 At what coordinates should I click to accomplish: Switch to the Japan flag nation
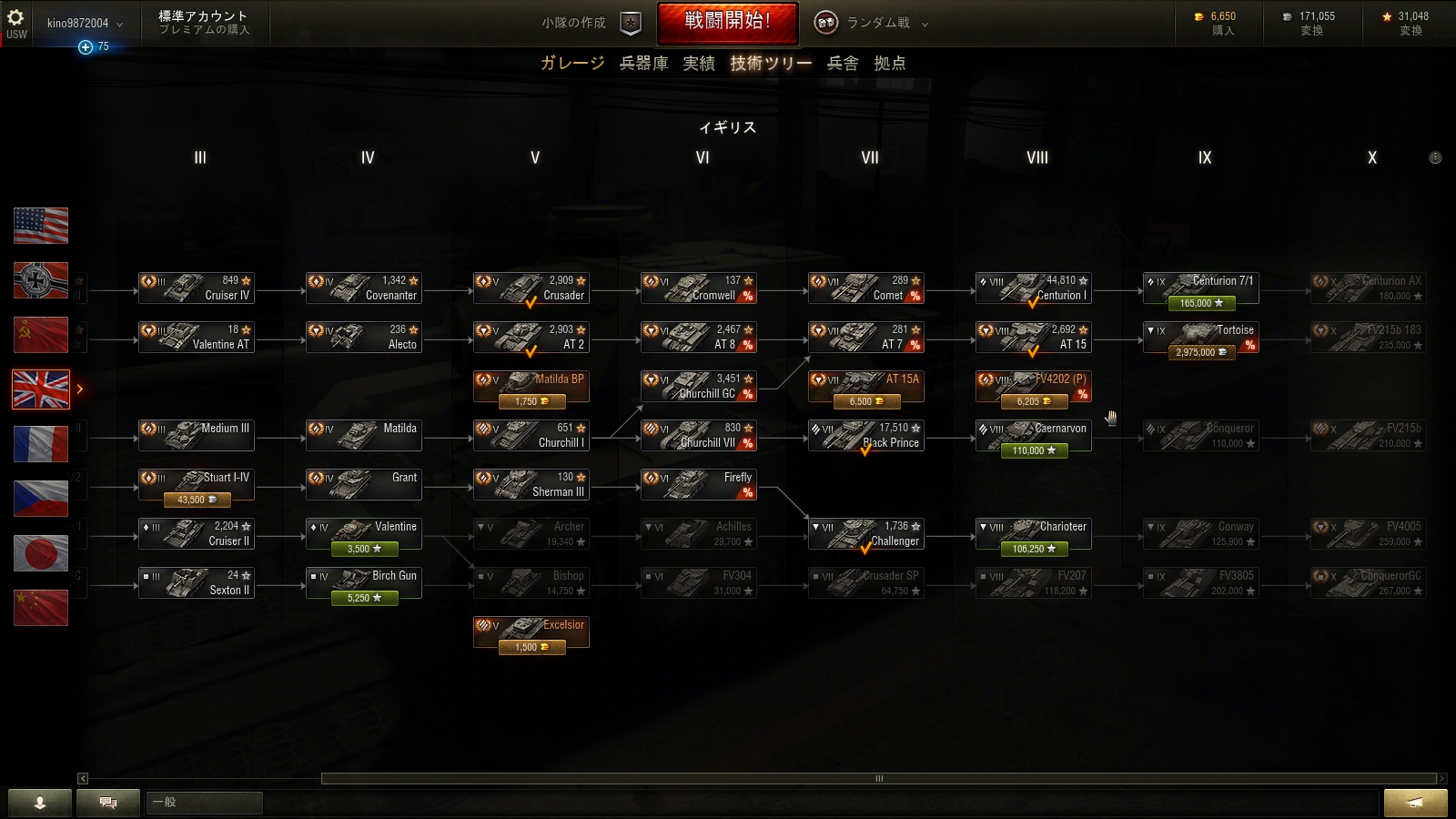point(41,553)
